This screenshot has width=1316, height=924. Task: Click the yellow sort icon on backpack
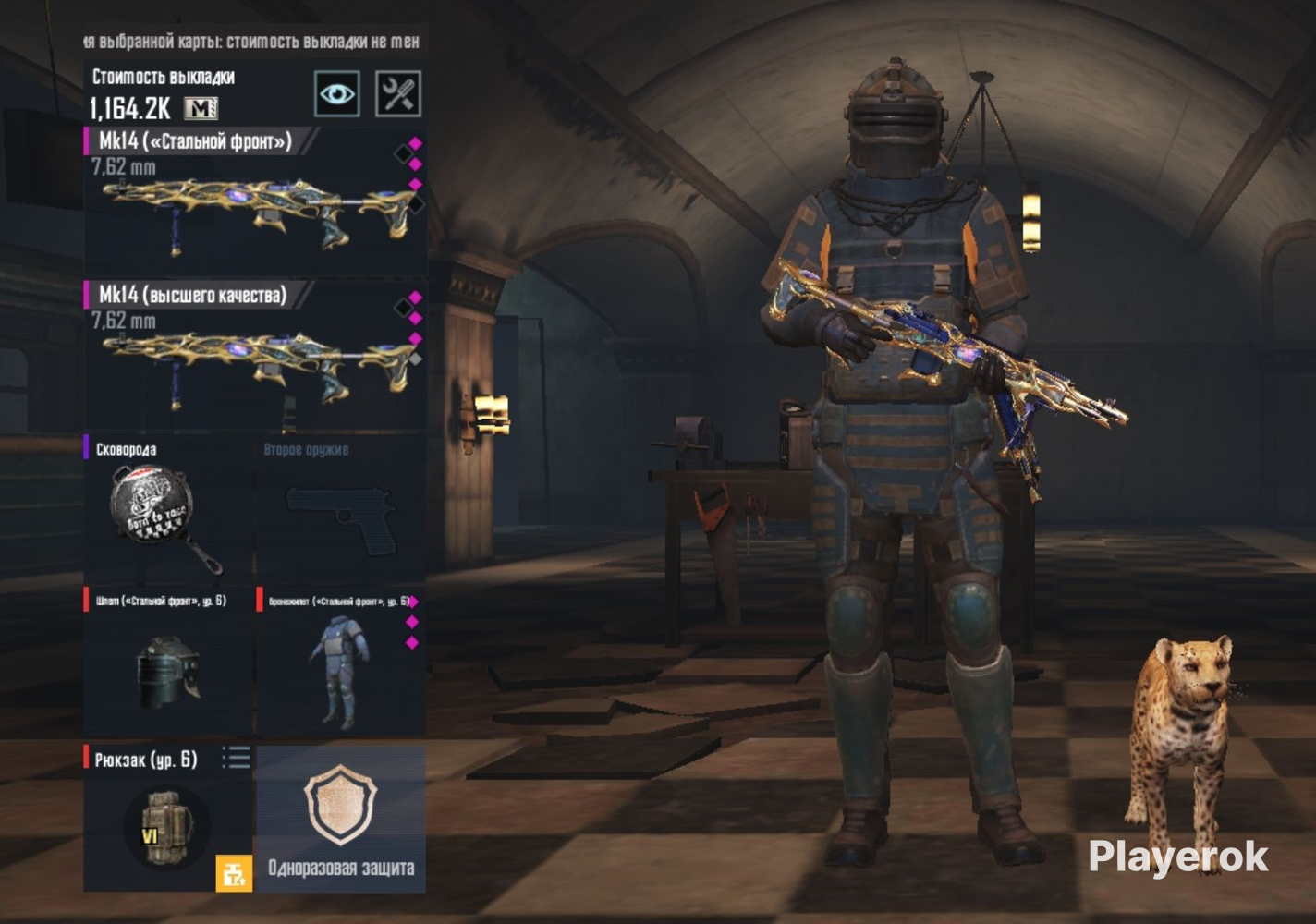tap(233, 873)
